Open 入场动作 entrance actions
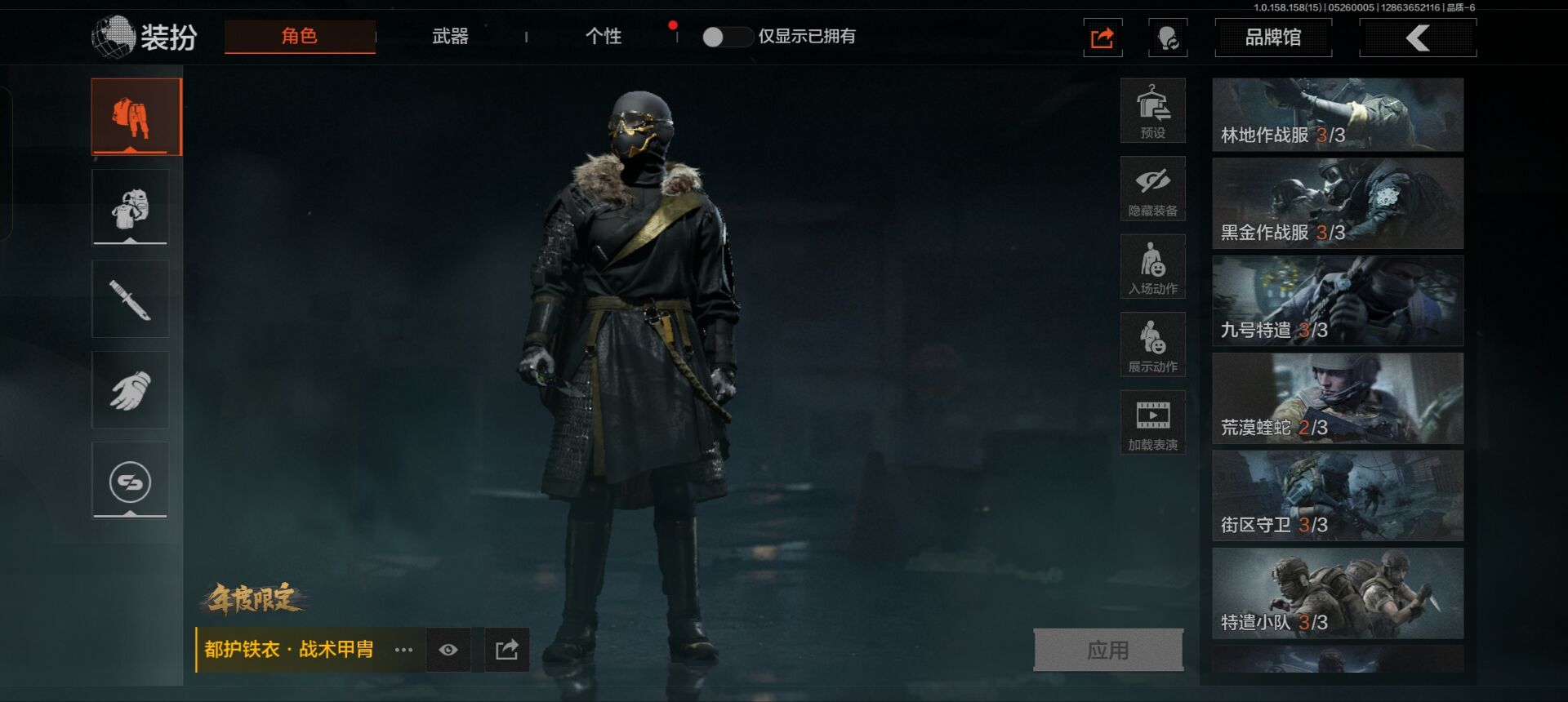Image resolution: width=1568 pixels, height=702 pixels. coord(1152,267)
